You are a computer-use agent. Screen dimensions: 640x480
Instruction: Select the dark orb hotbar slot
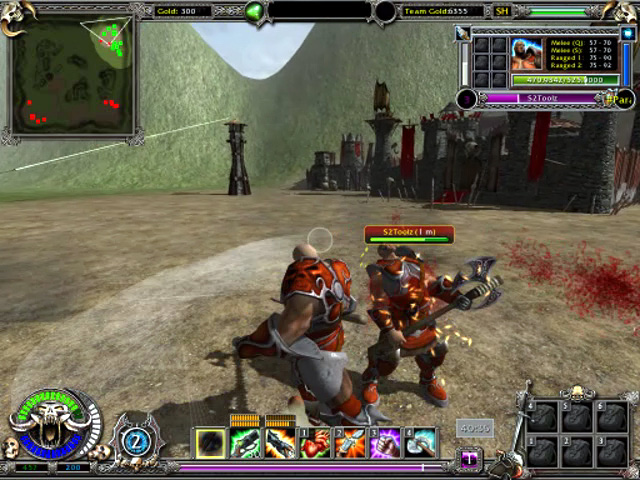[210, 442]
